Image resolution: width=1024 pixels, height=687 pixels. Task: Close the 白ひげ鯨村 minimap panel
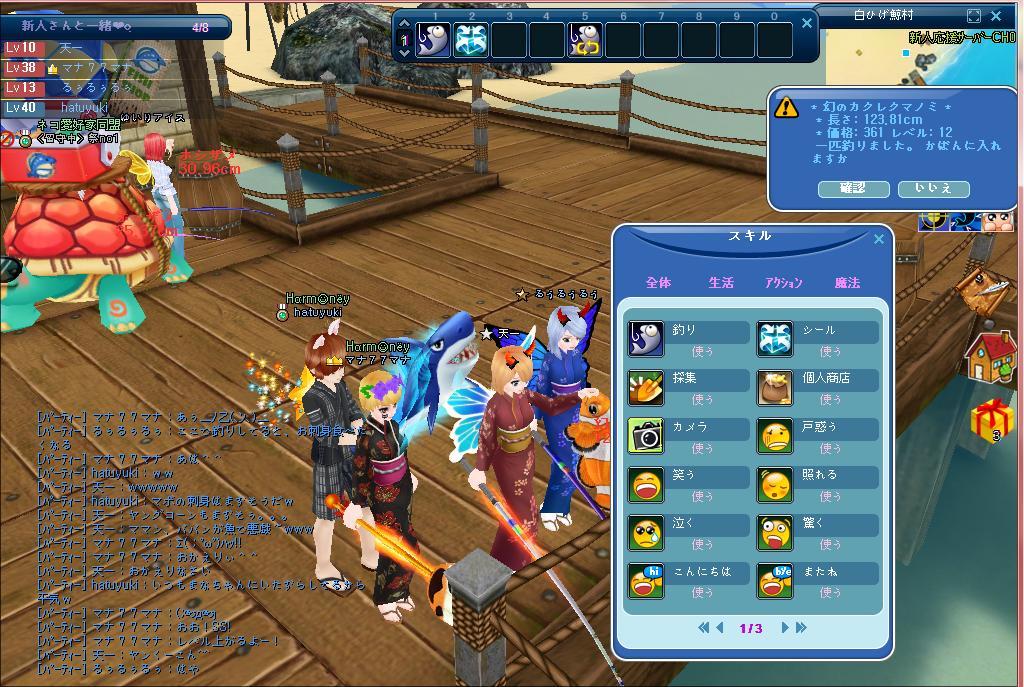[996, 15]
